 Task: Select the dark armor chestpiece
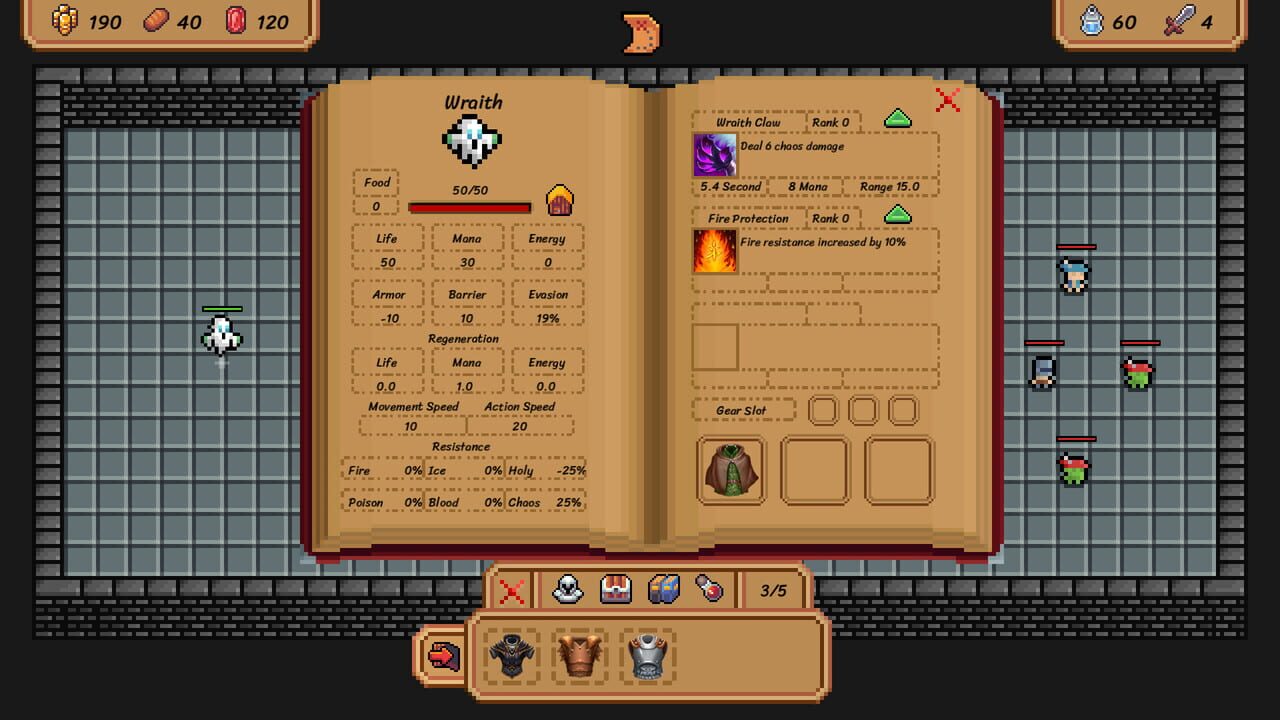click(x=510, y=655)
